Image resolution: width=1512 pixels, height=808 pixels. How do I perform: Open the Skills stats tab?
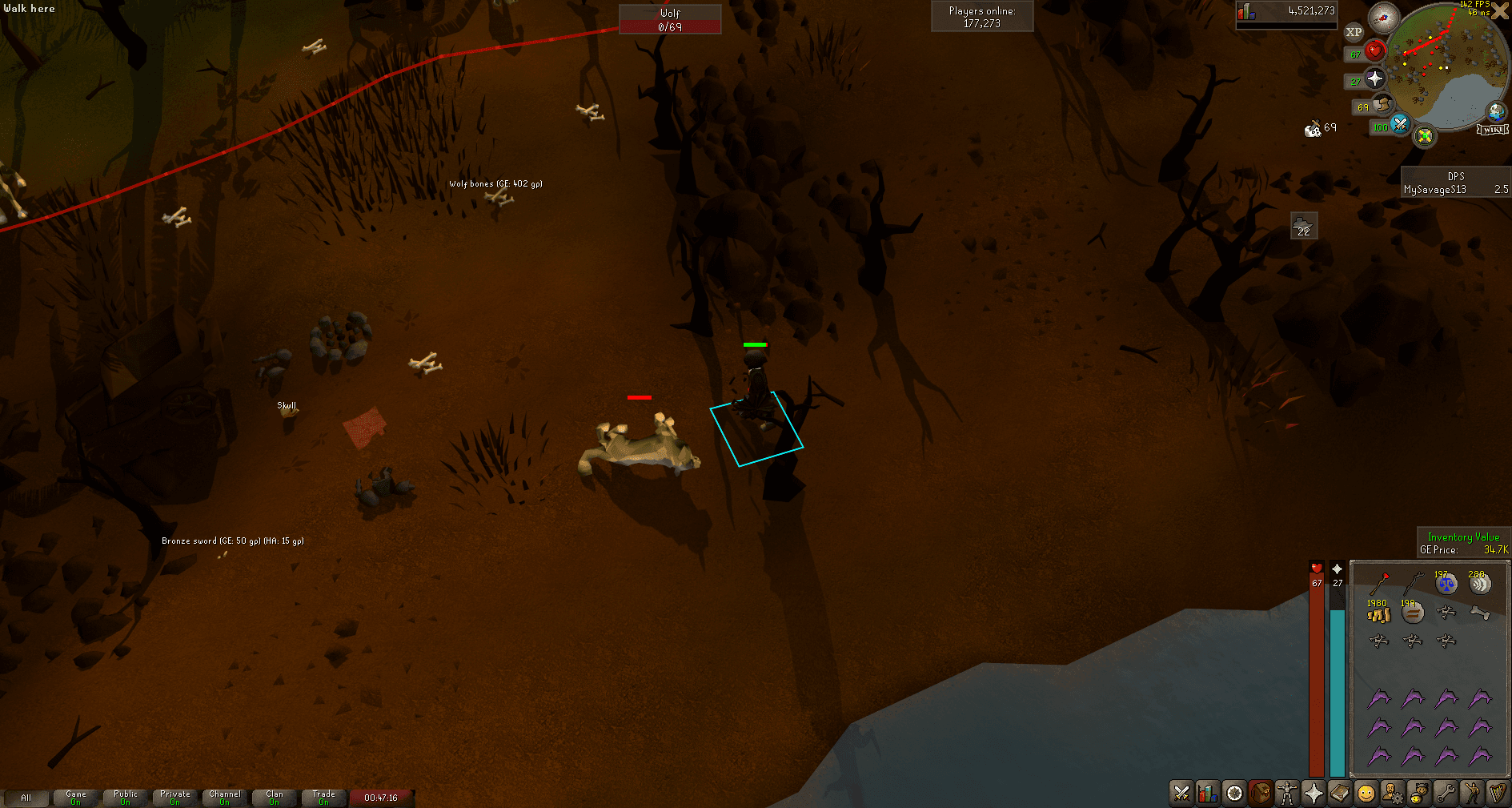click(x=1208, y=794)
